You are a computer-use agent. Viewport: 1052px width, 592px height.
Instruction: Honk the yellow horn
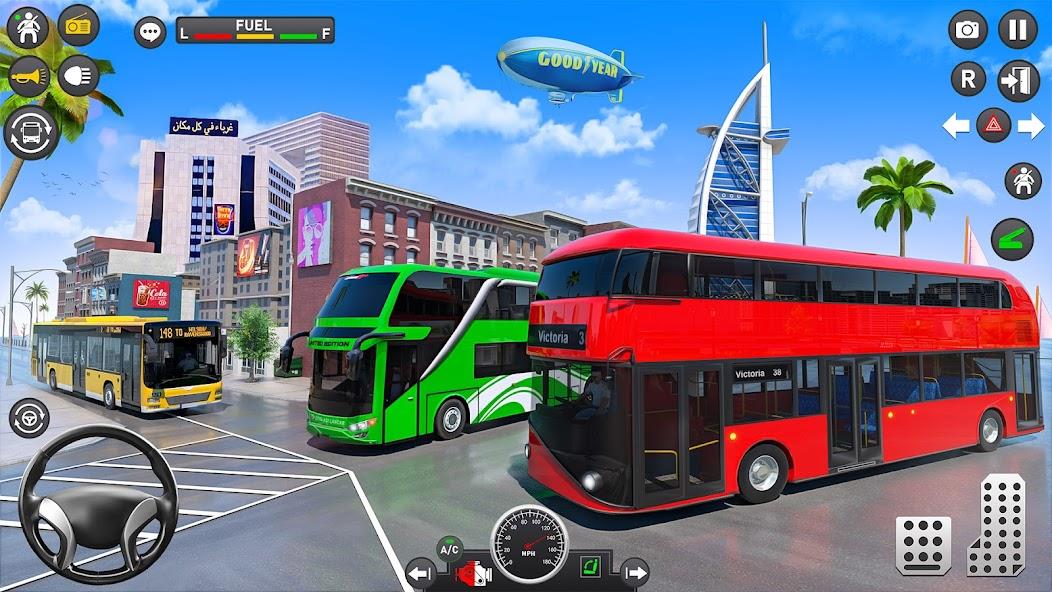[27, 76]
